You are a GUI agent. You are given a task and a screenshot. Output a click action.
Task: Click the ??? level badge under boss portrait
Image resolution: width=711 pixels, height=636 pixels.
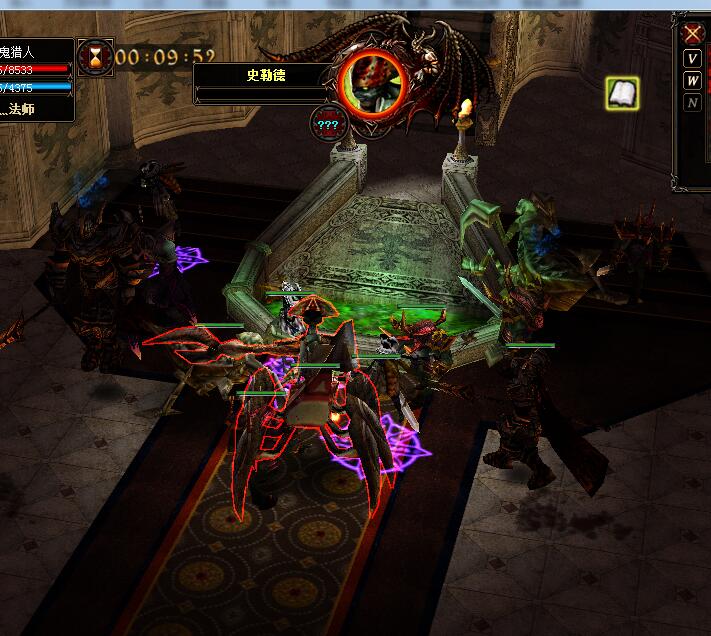tap(328, 124)
